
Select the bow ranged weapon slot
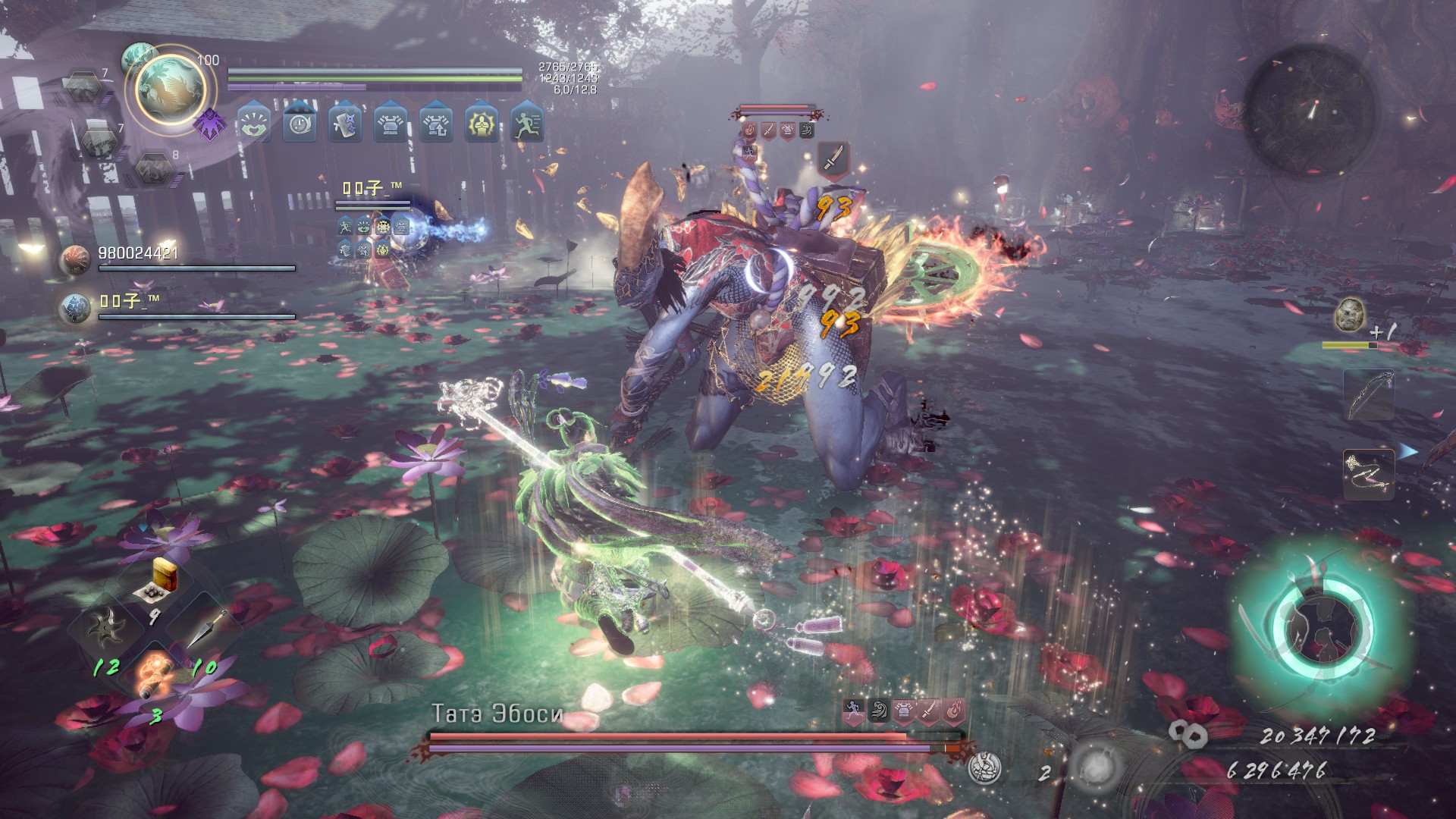point(1369,394)
